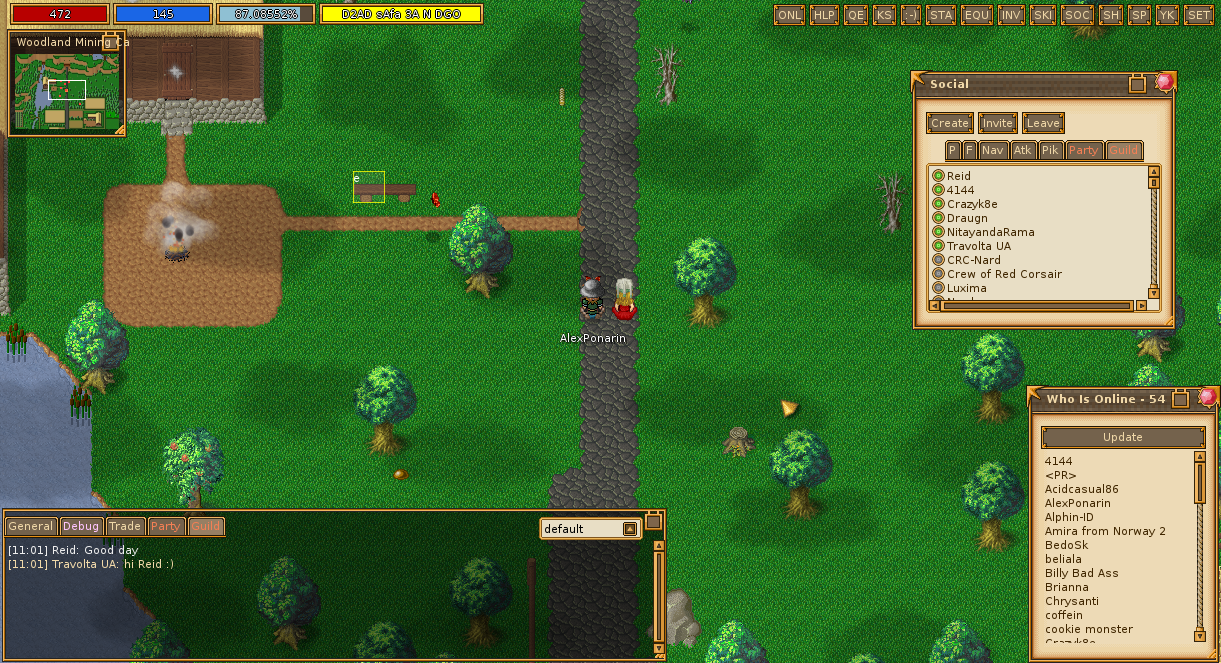Switch to the Trade chat tab
The width and height of the screenshot is (1221, 663).
125,526
